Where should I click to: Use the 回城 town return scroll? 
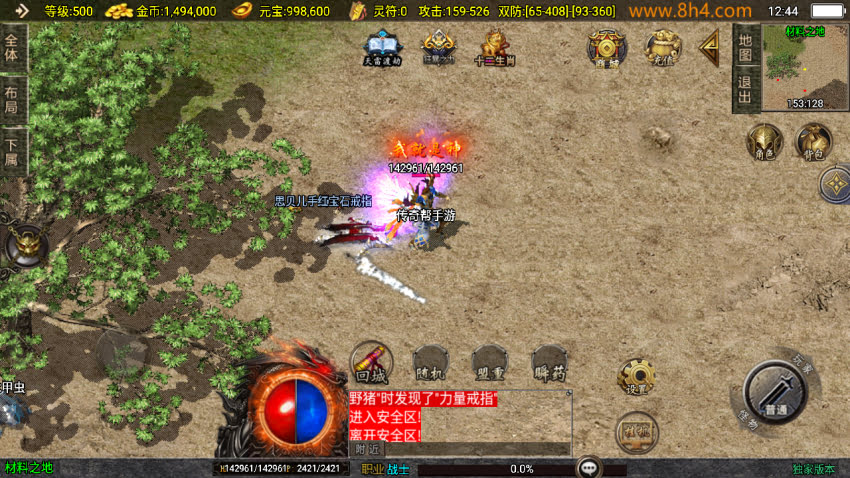(370, 363)
